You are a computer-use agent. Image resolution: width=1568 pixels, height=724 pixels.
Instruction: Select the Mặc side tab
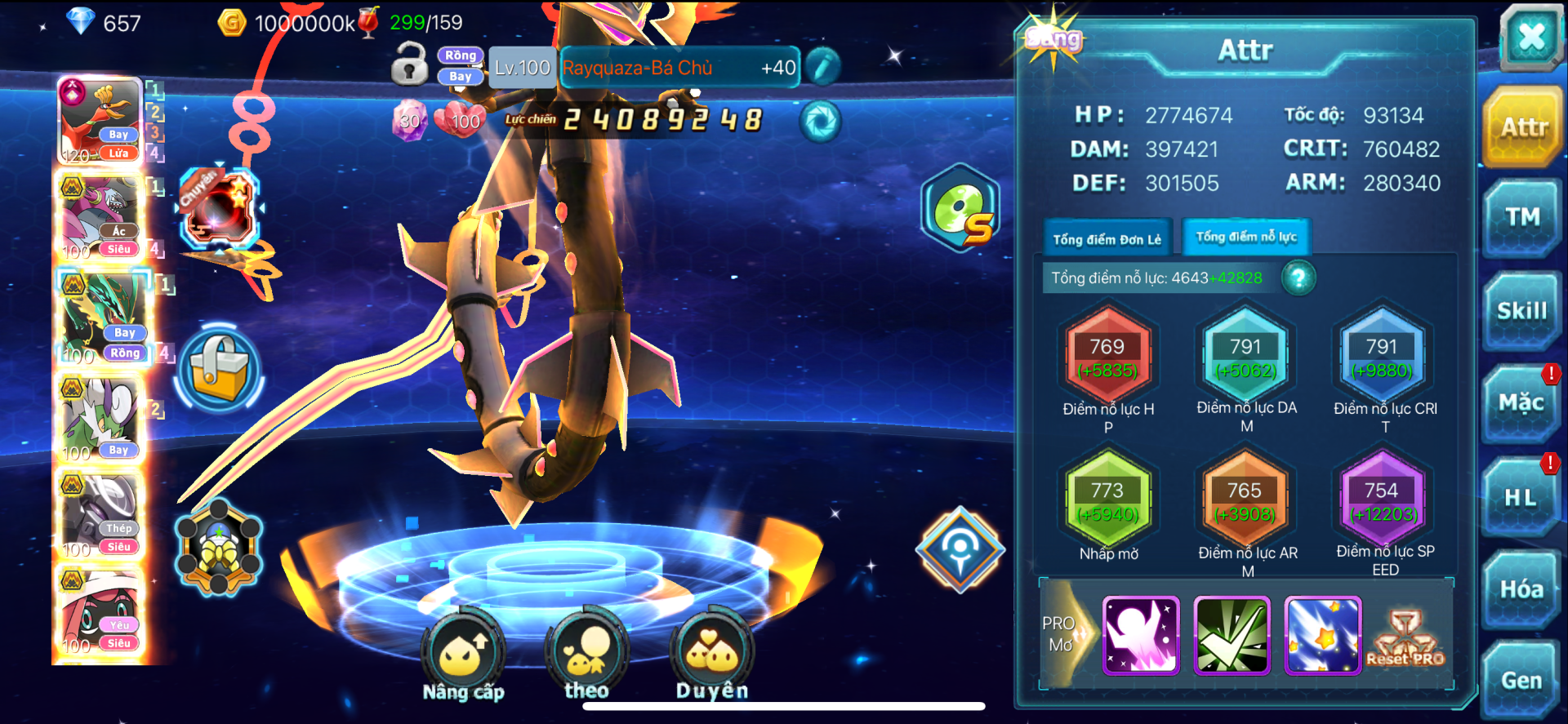(x=1521, y=403)
